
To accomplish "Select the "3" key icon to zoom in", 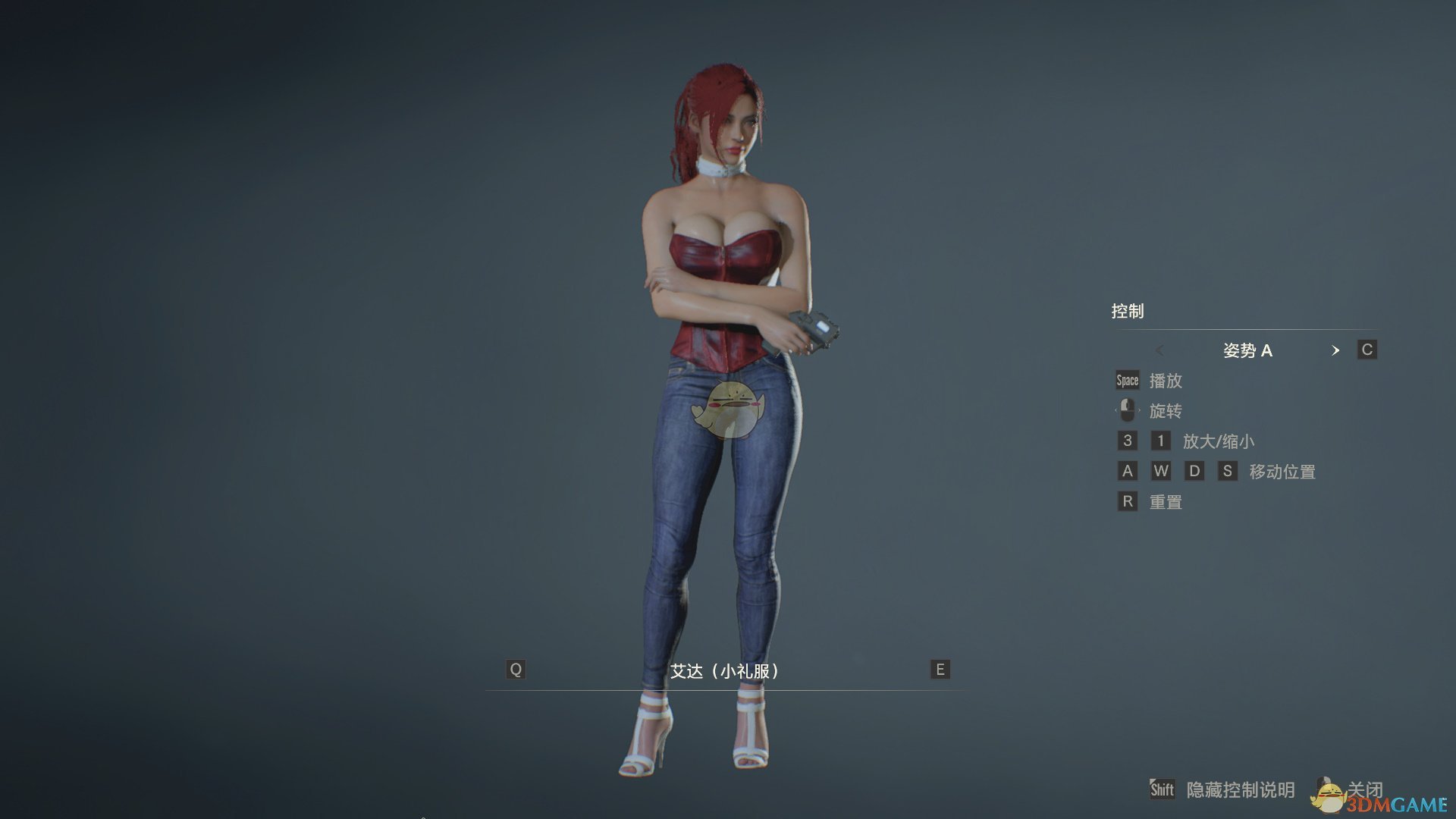I will (x=1127, y=441).
